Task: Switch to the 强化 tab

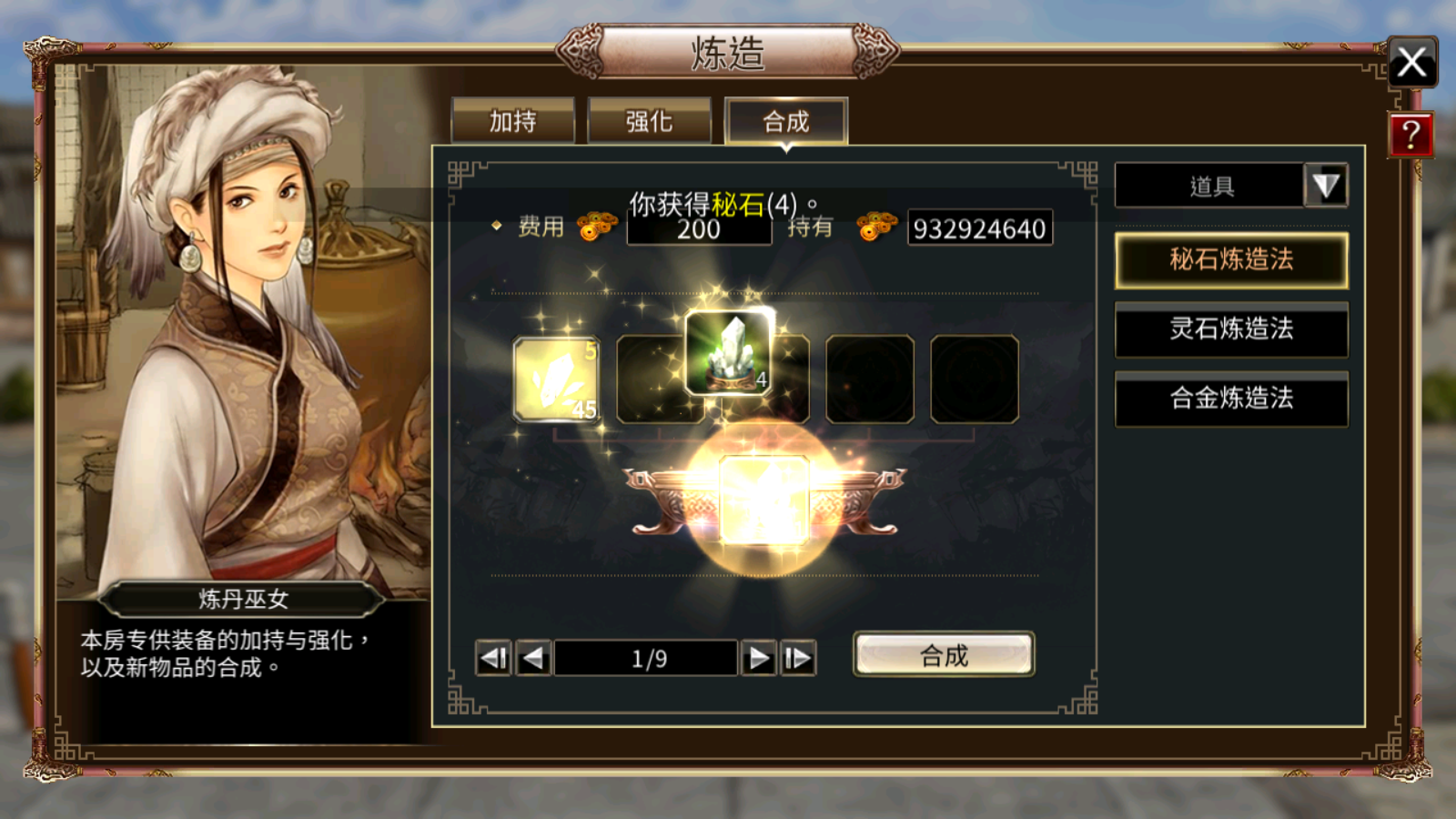Action: click(649, 120)
